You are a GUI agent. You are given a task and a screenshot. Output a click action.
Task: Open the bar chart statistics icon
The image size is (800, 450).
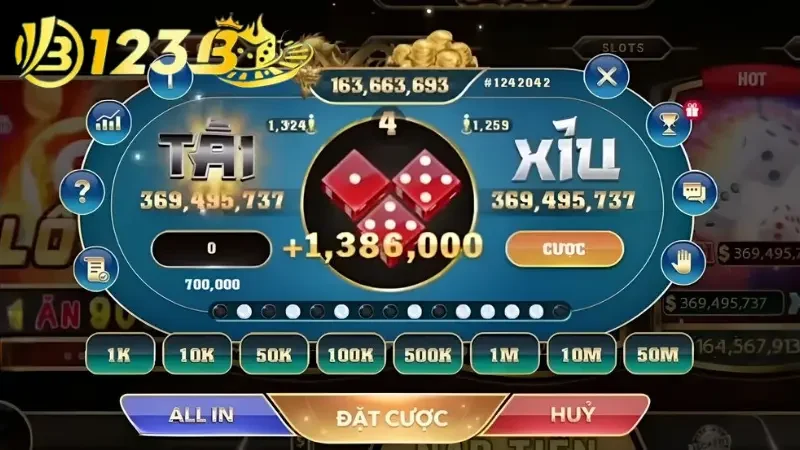(107, 123)
